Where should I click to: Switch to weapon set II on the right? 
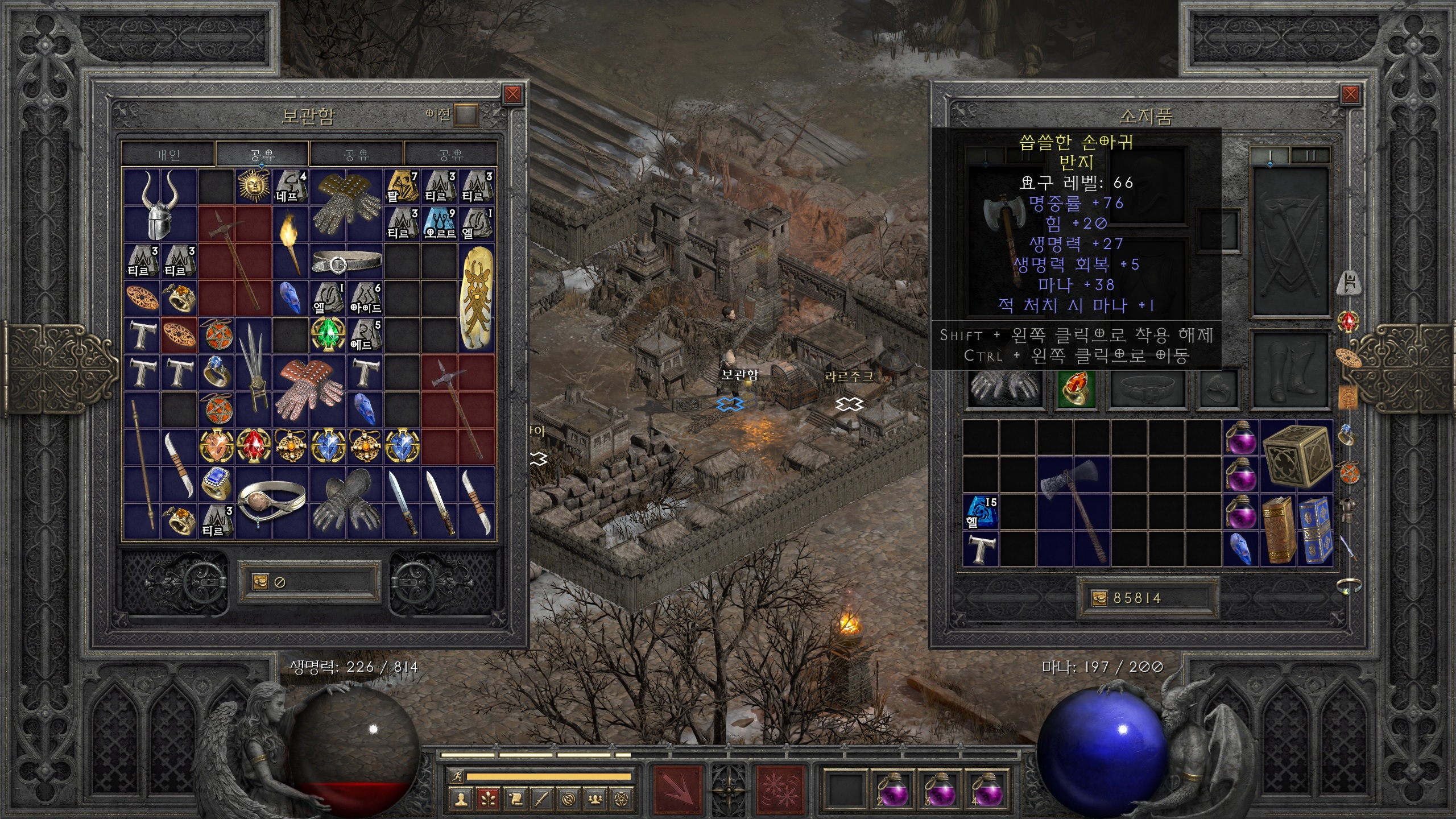[1310, 155]
